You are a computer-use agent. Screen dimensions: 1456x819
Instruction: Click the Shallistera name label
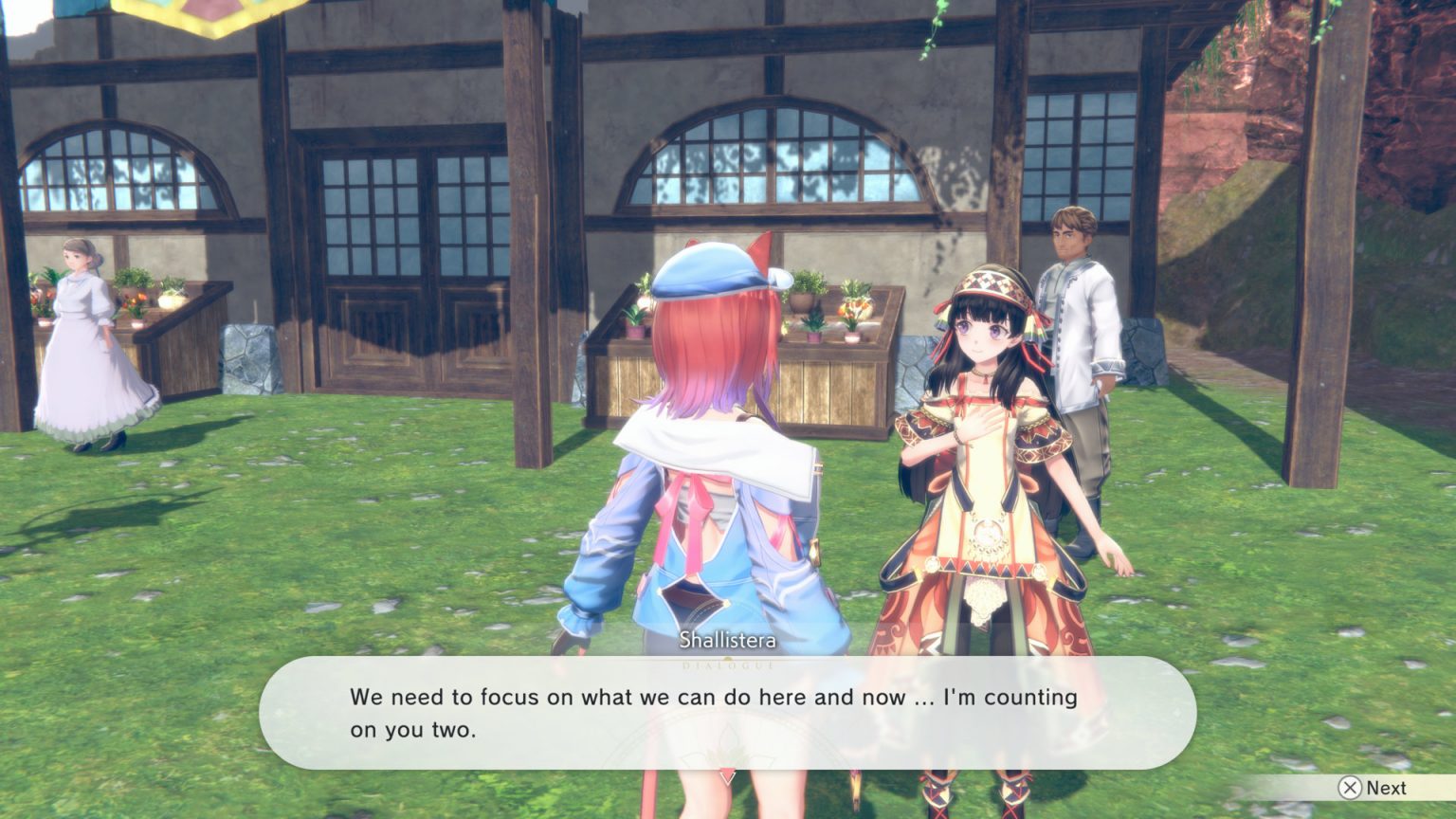[727, 641]
